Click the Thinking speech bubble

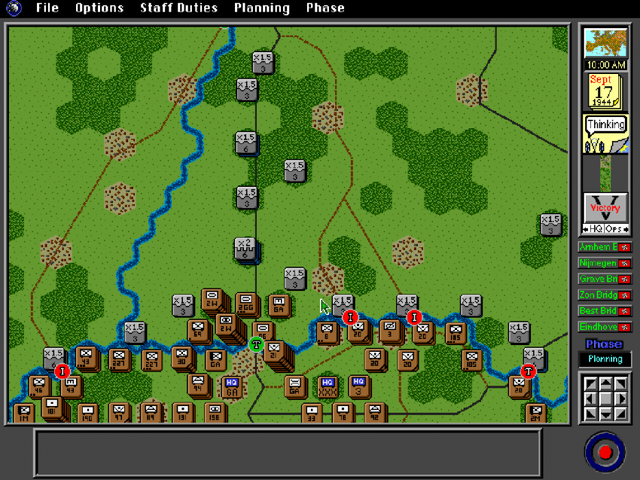pyautogui.click(x=605, y=126)
